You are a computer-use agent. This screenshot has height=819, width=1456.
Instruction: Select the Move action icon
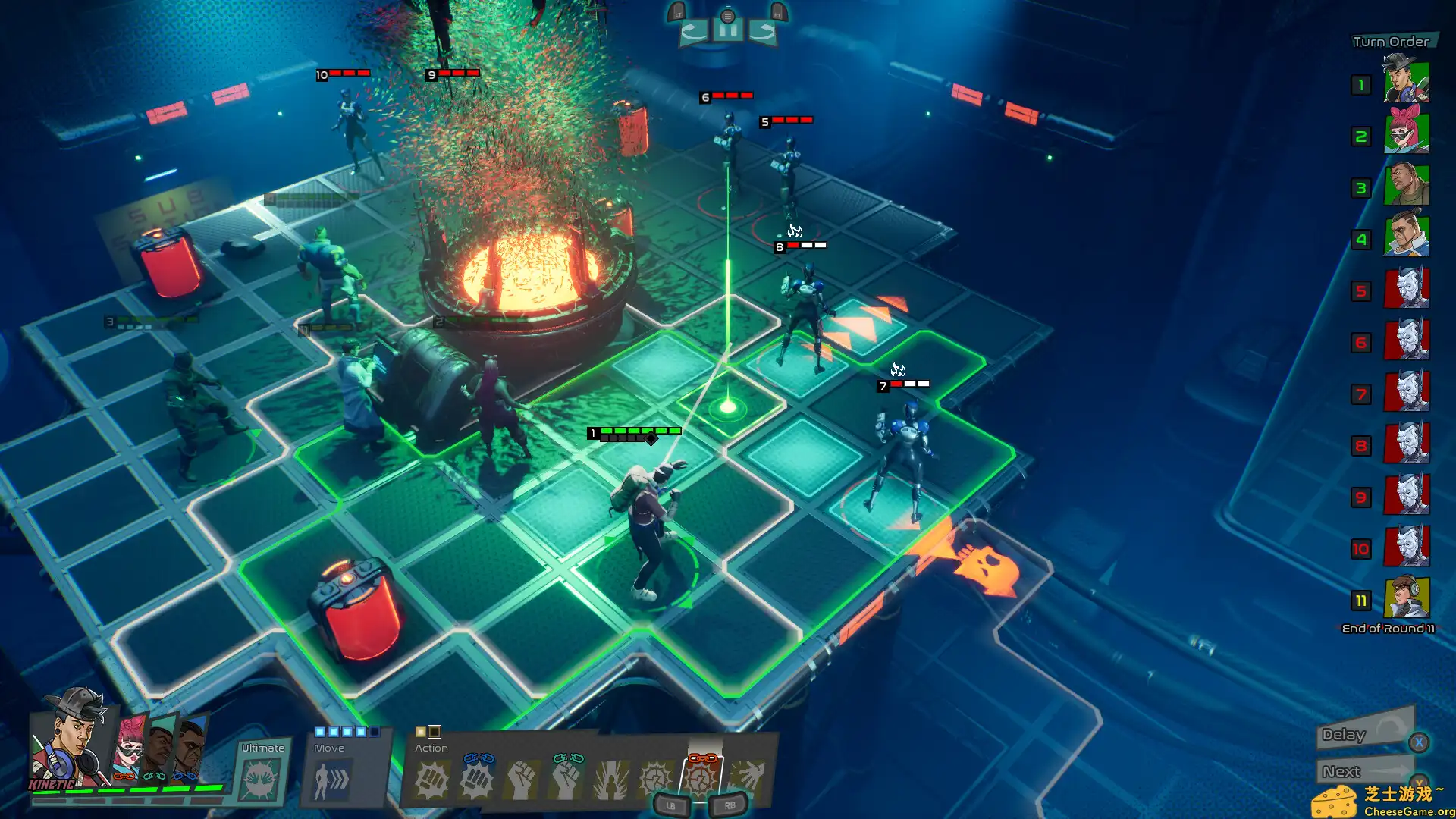click(x=331, y=780)
